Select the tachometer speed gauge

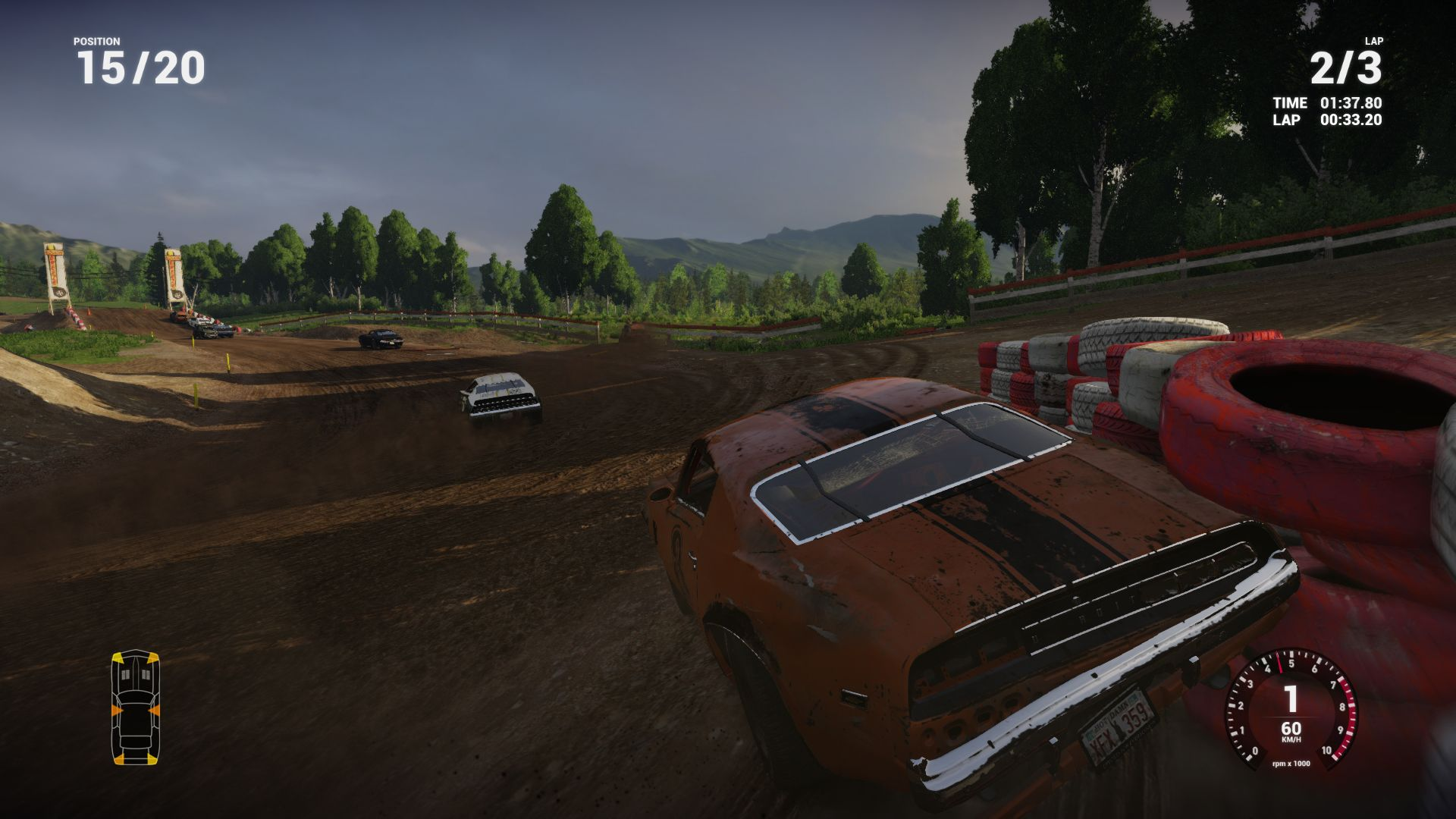click(1291, 710)
